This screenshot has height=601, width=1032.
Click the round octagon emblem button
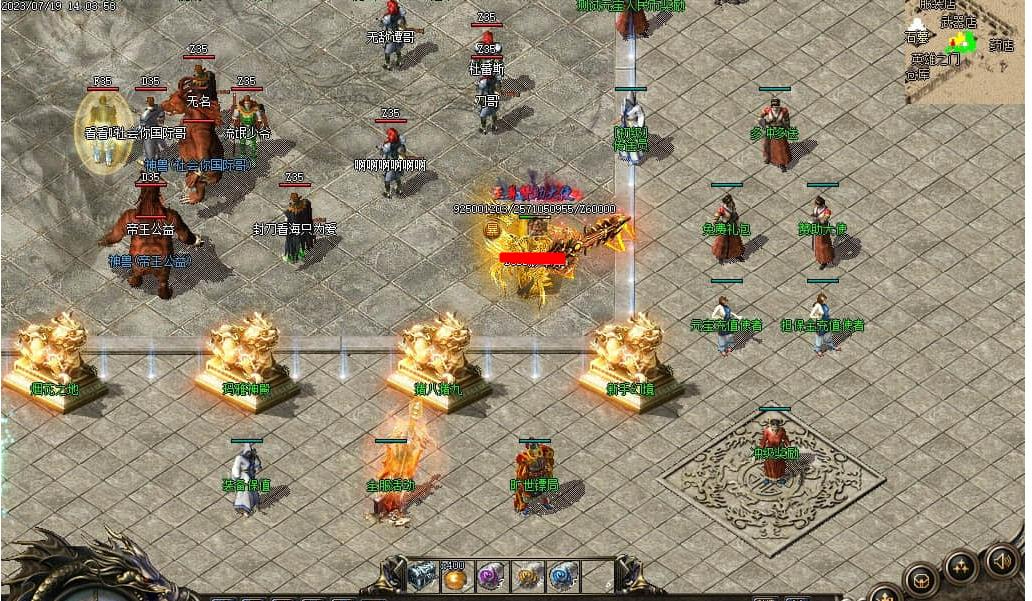point(921,578)
